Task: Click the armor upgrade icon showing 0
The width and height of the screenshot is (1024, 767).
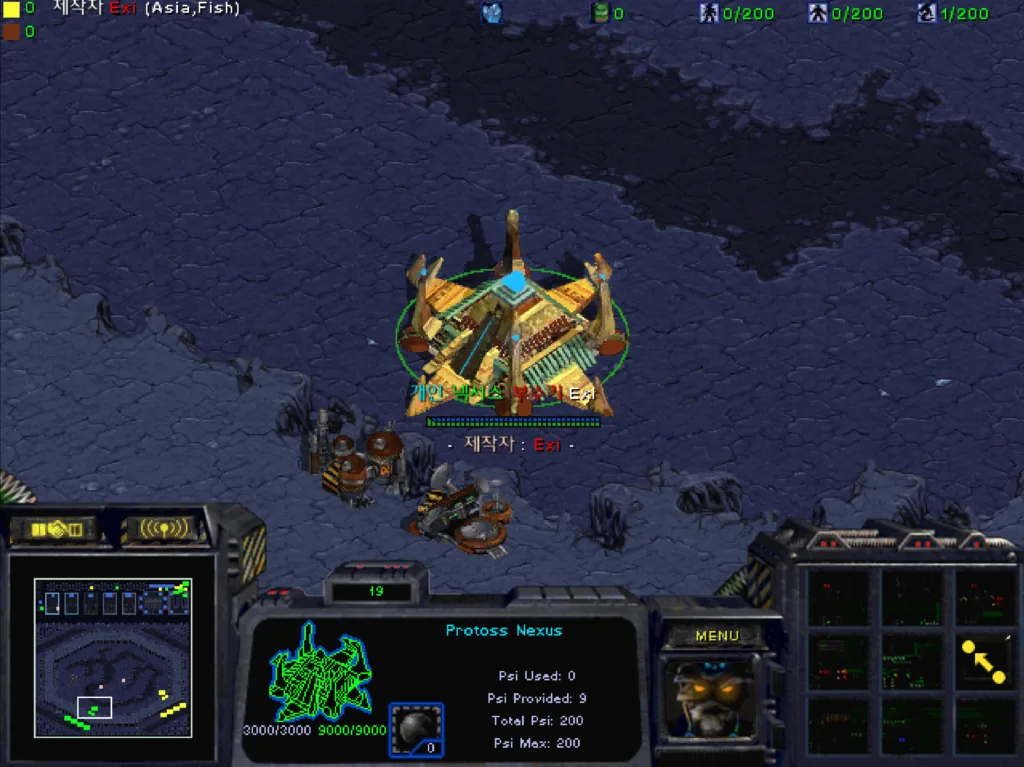Action: [416, 730]
